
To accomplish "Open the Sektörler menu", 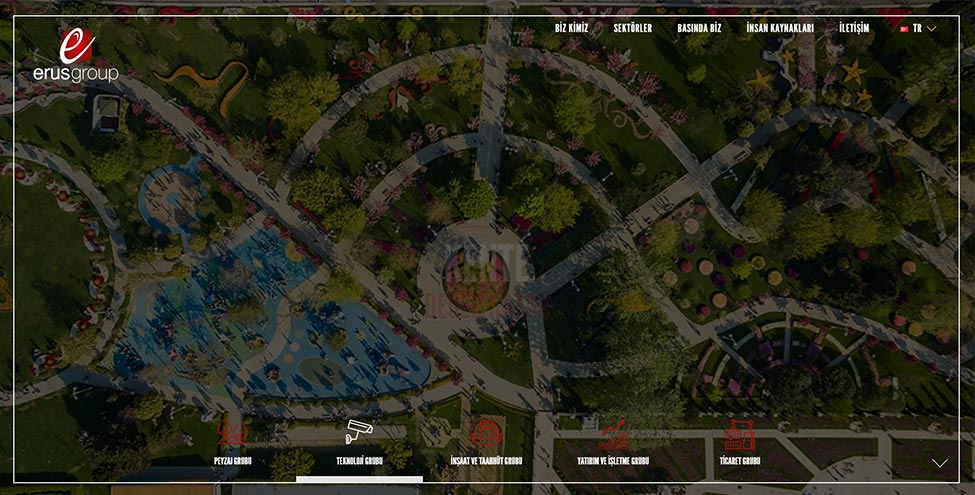I will pyautogui.click(x=633, y=29).
